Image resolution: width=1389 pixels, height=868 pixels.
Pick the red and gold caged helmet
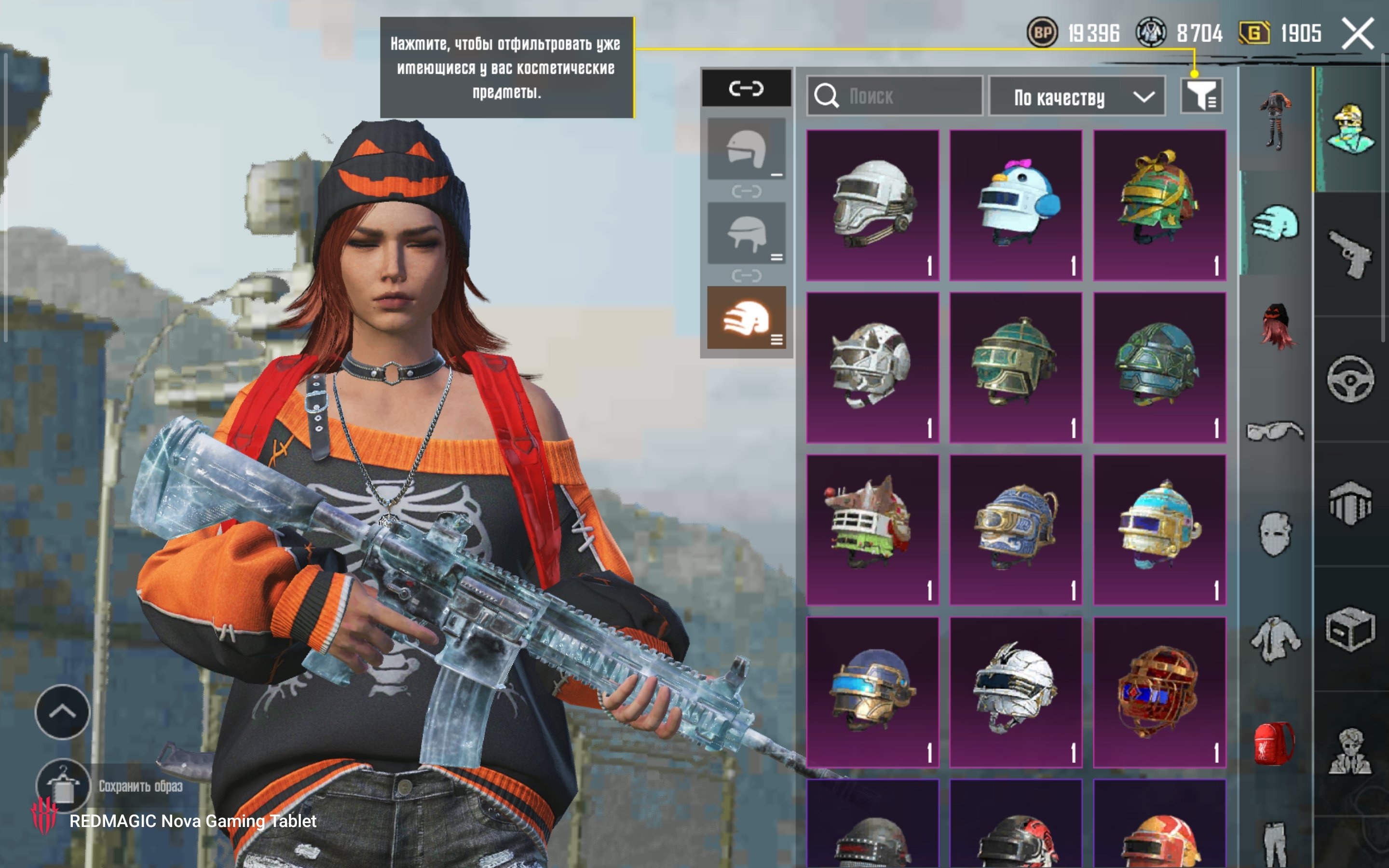(1159, 692)
